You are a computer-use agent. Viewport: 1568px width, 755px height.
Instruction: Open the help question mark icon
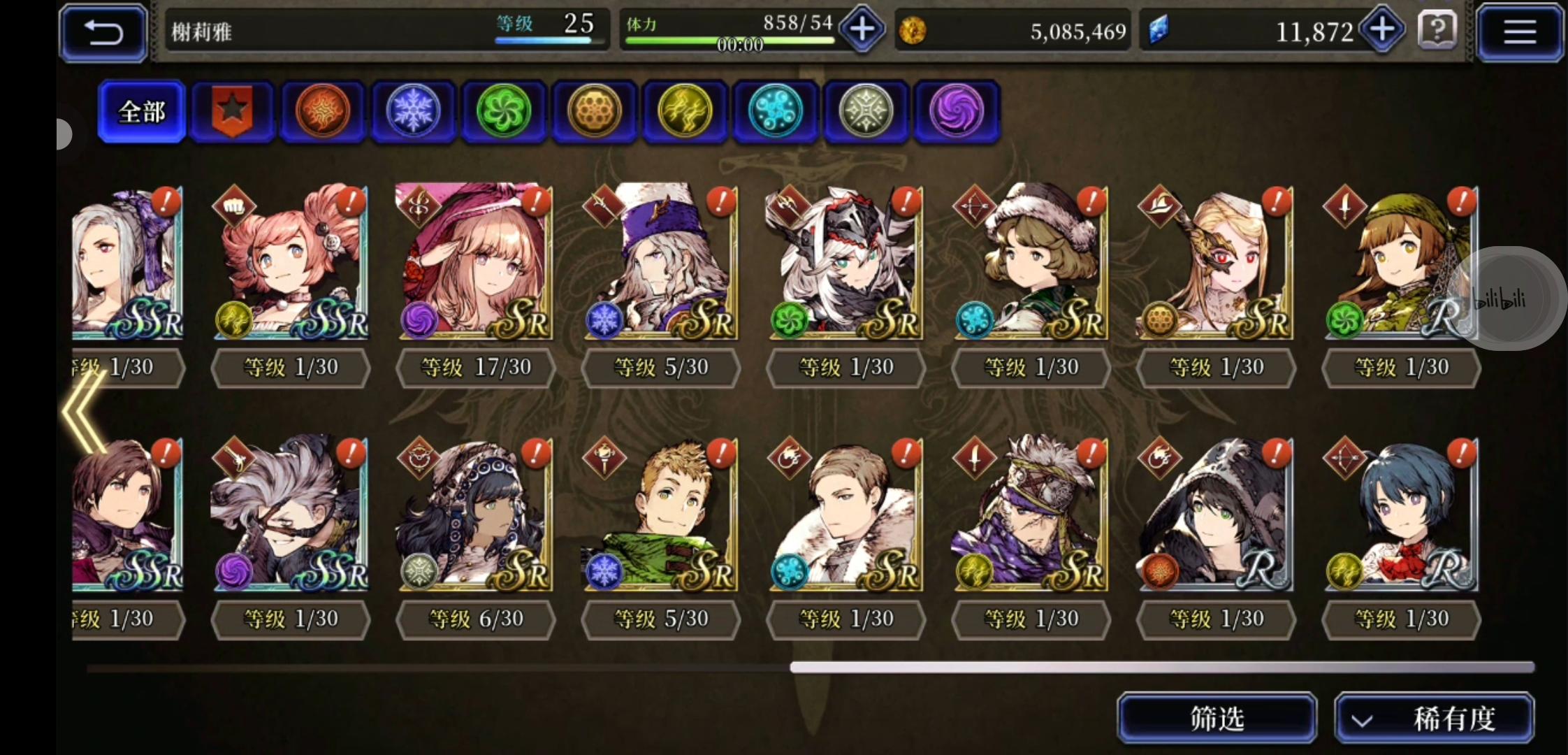tap(1437, 31)
